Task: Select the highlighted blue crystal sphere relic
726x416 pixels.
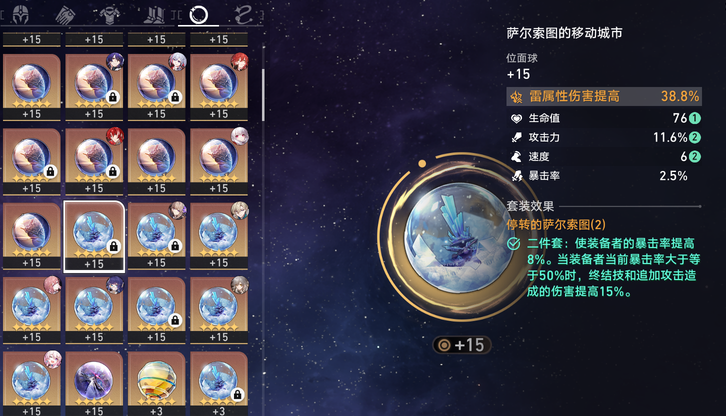Action: click(x=94, y=234)
